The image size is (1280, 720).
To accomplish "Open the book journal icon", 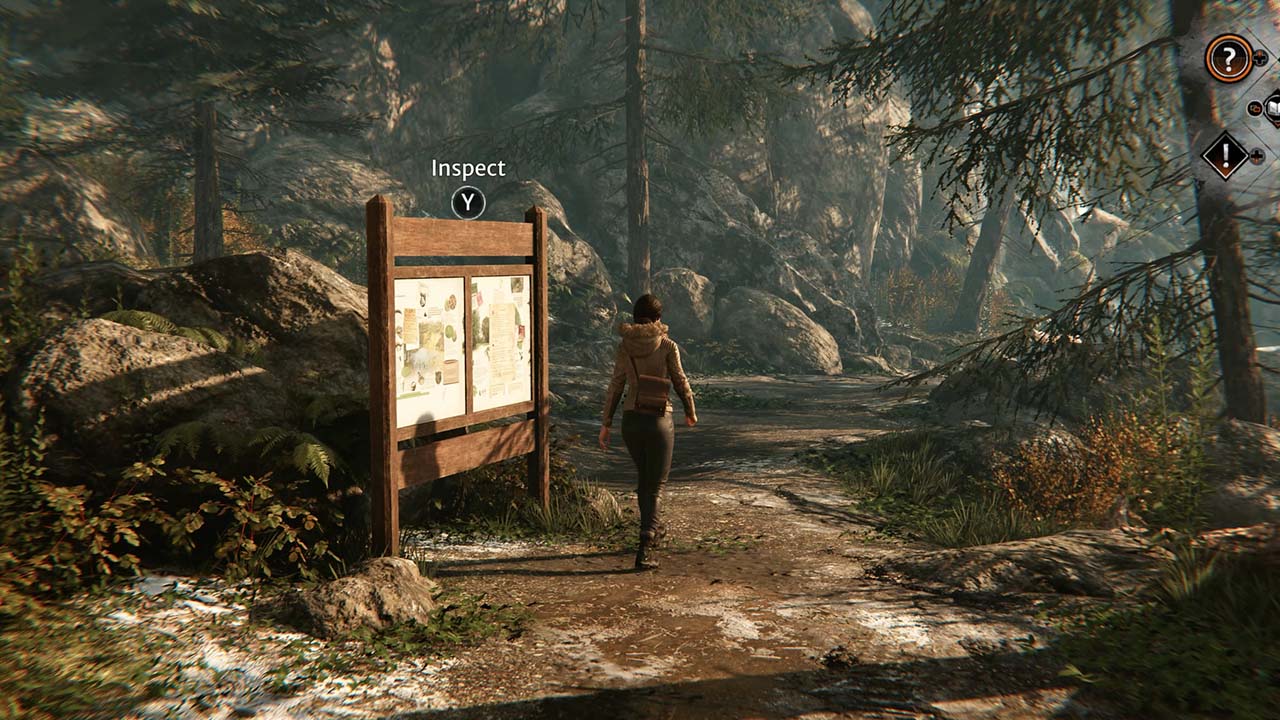I will coord(1273,106).
